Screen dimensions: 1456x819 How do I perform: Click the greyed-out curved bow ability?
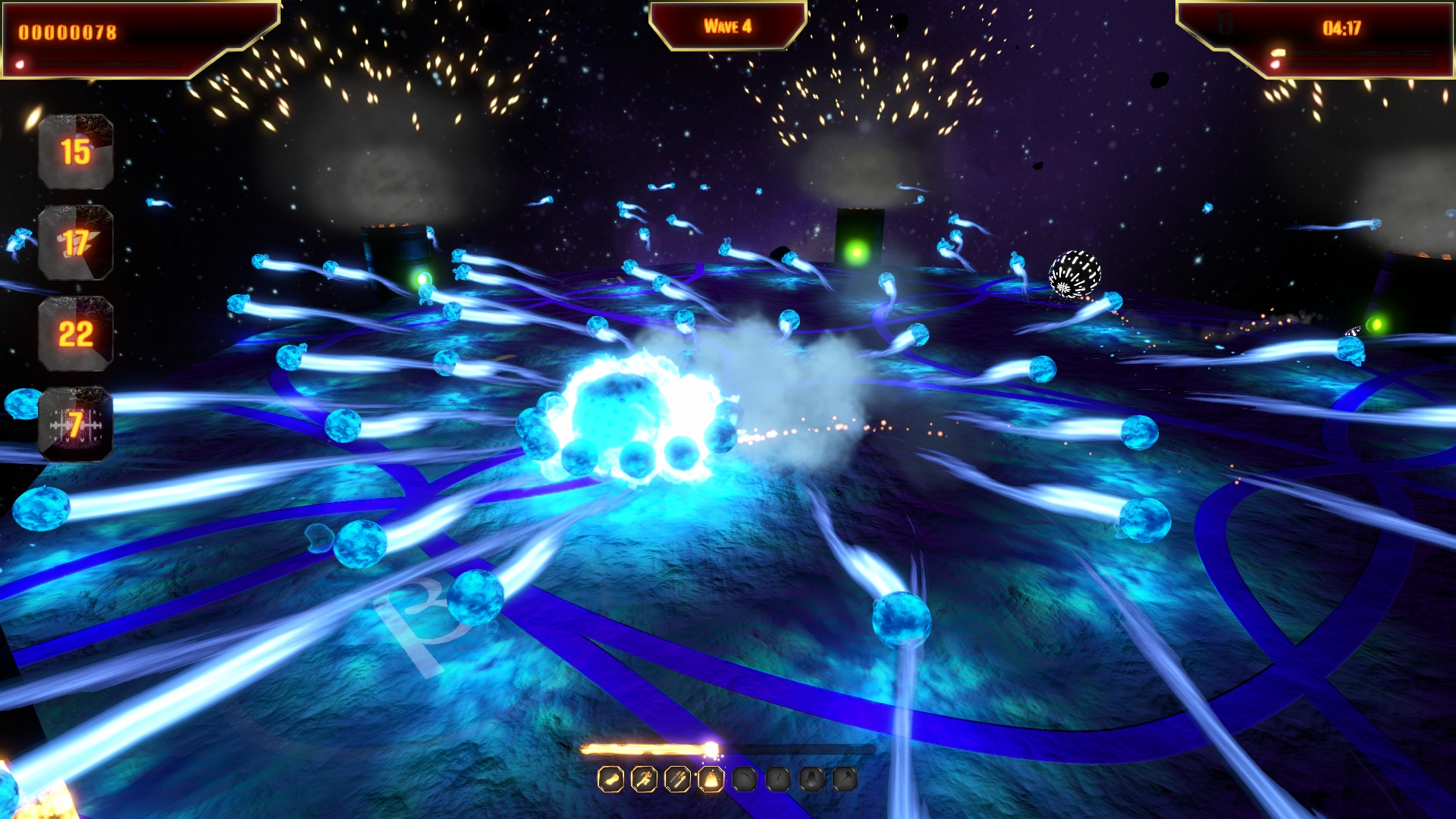click(745, 779)
